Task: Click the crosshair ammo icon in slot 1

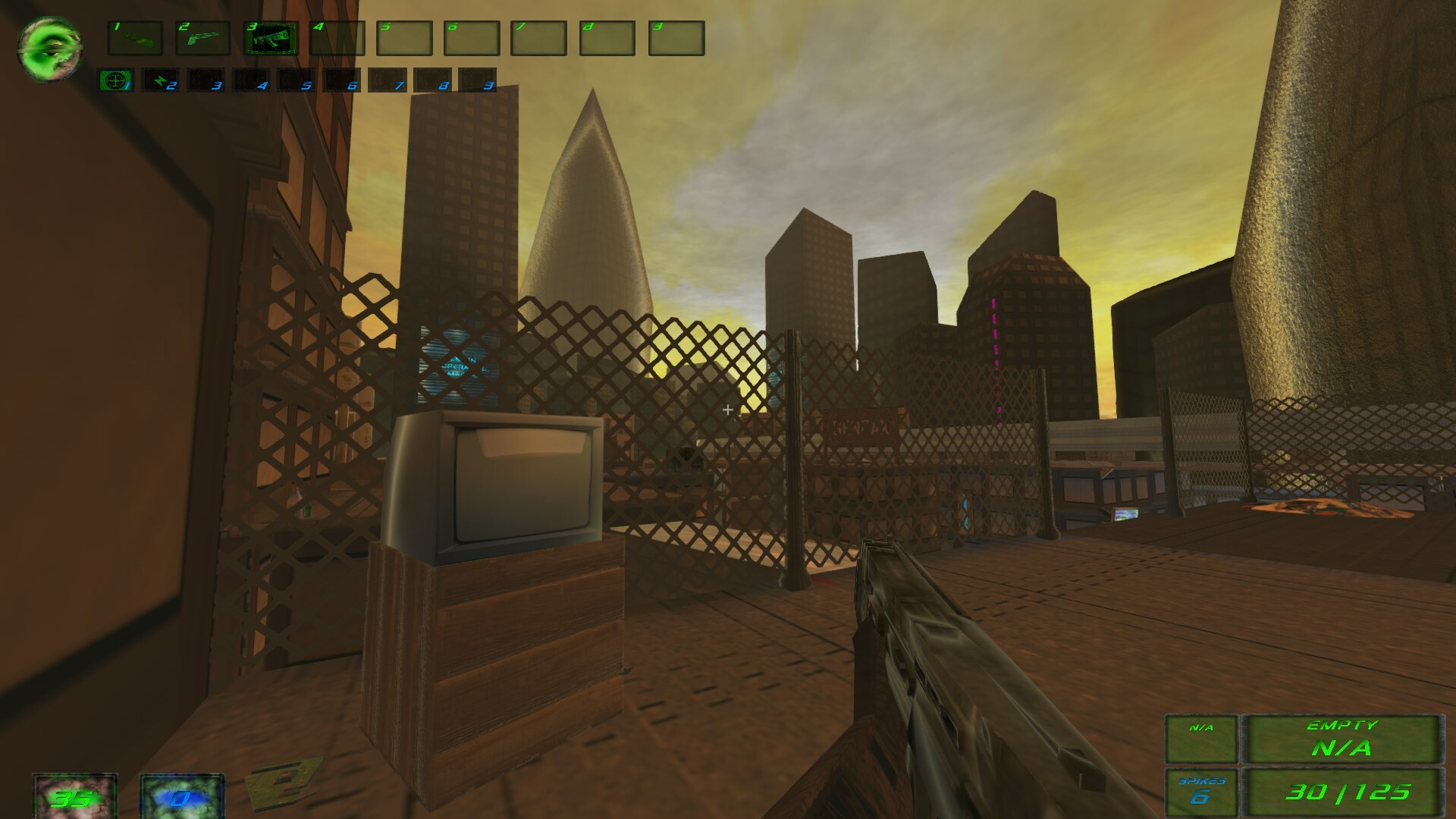Action: 115,79
